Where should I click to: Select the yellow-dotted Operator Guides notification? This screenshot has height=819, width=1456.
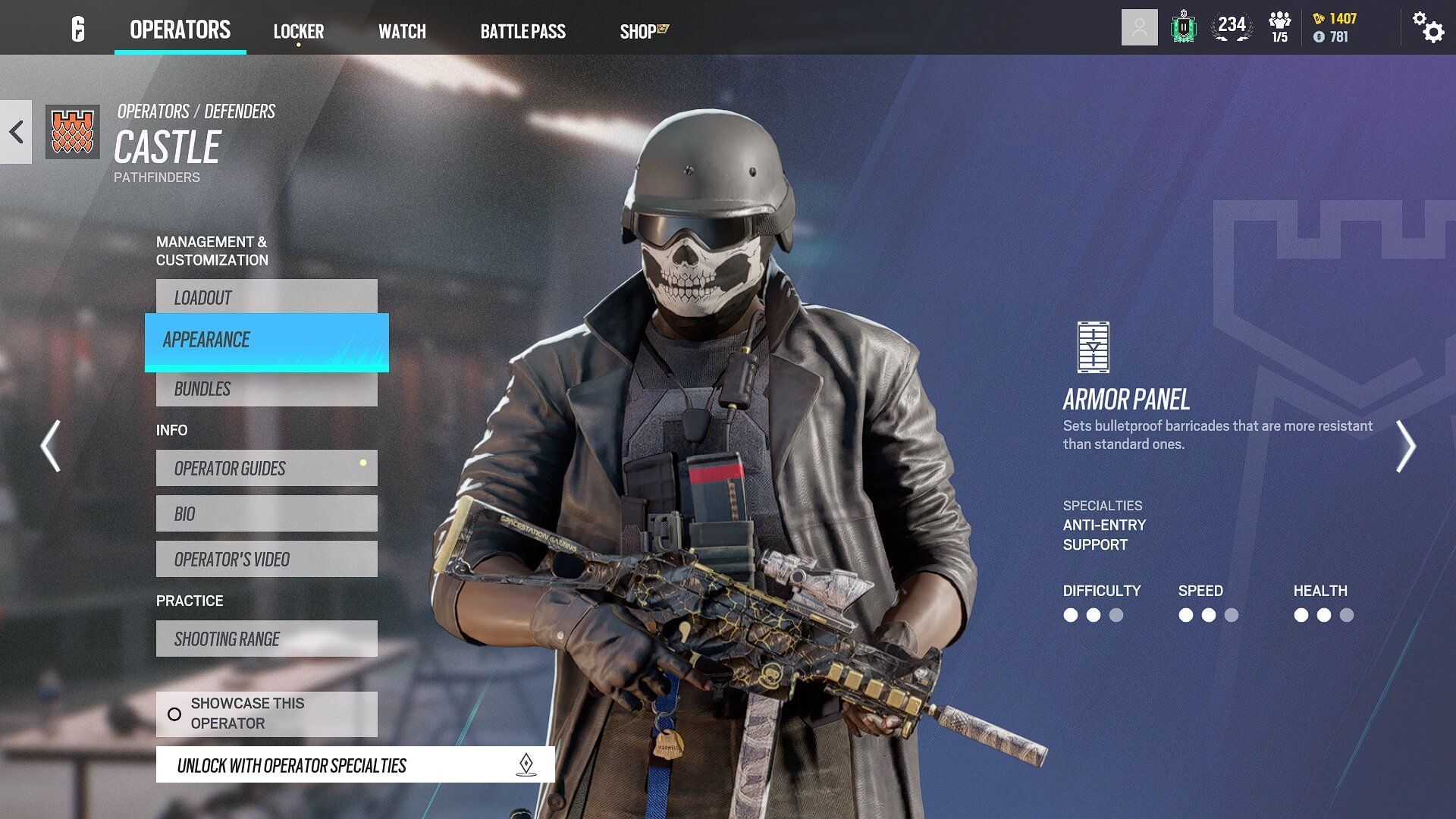click(x=266, y=468)
